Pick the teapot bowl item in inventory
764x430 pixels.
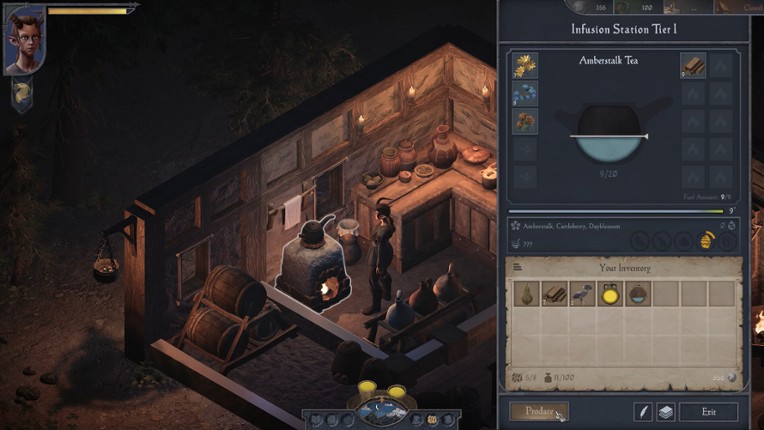637,293
